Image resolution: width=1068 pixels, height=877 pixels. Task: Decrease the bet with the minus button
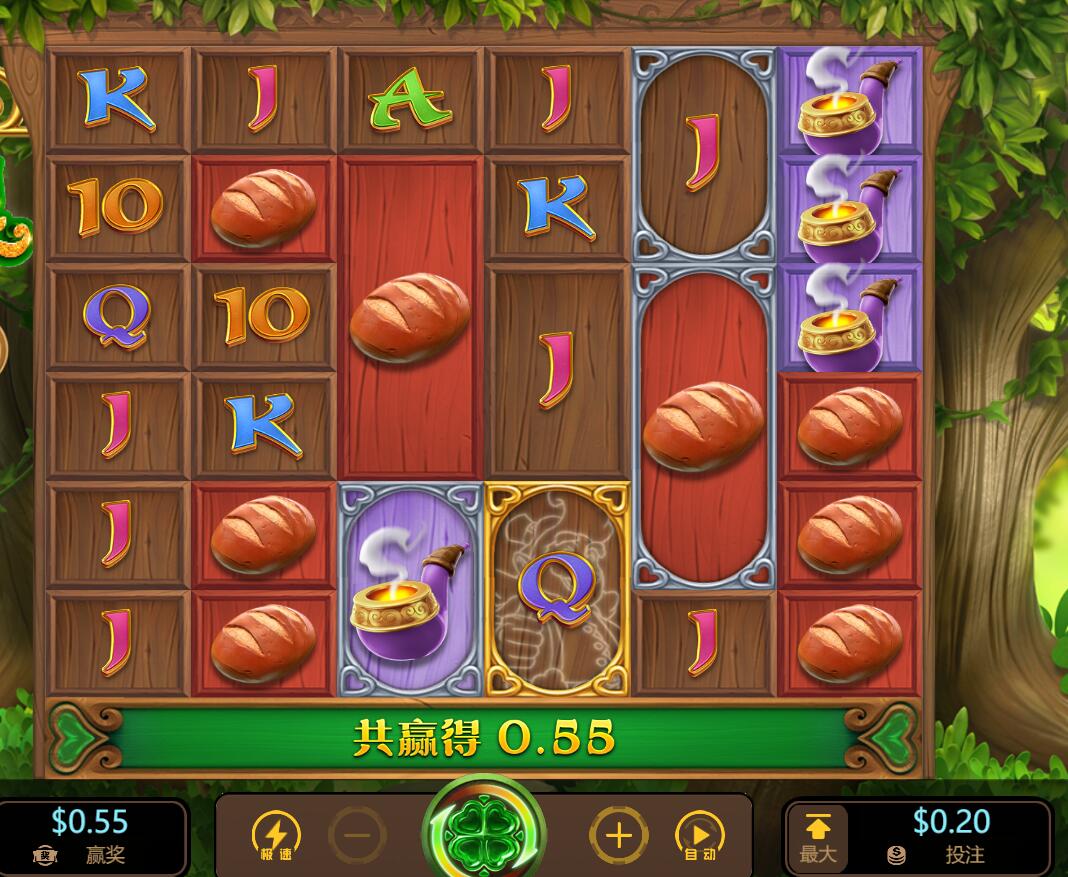coord(357,835)
